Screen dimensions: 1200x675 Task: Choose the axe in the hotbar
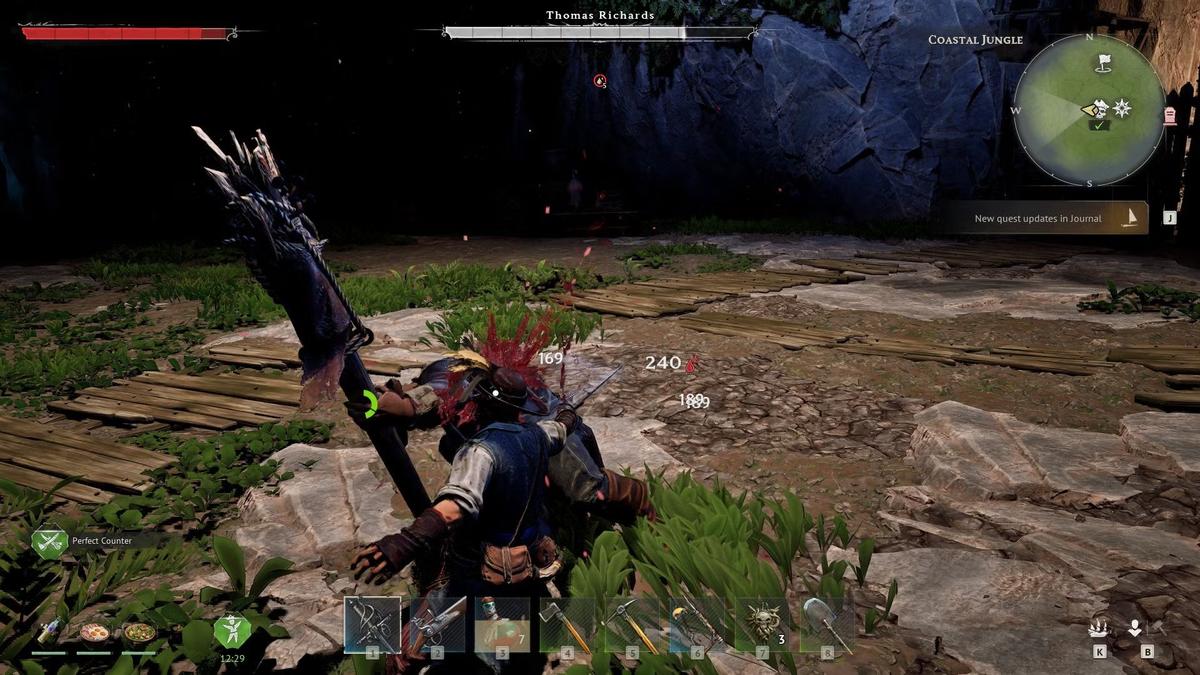click(568, 625)
